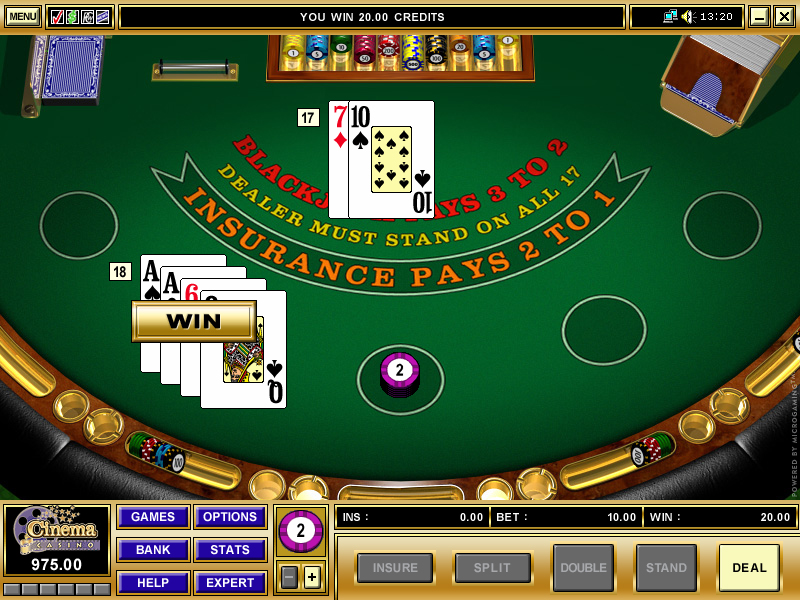Open the GAMES list
This screenshot has width=800, height=600.
(x=153, y=517)
